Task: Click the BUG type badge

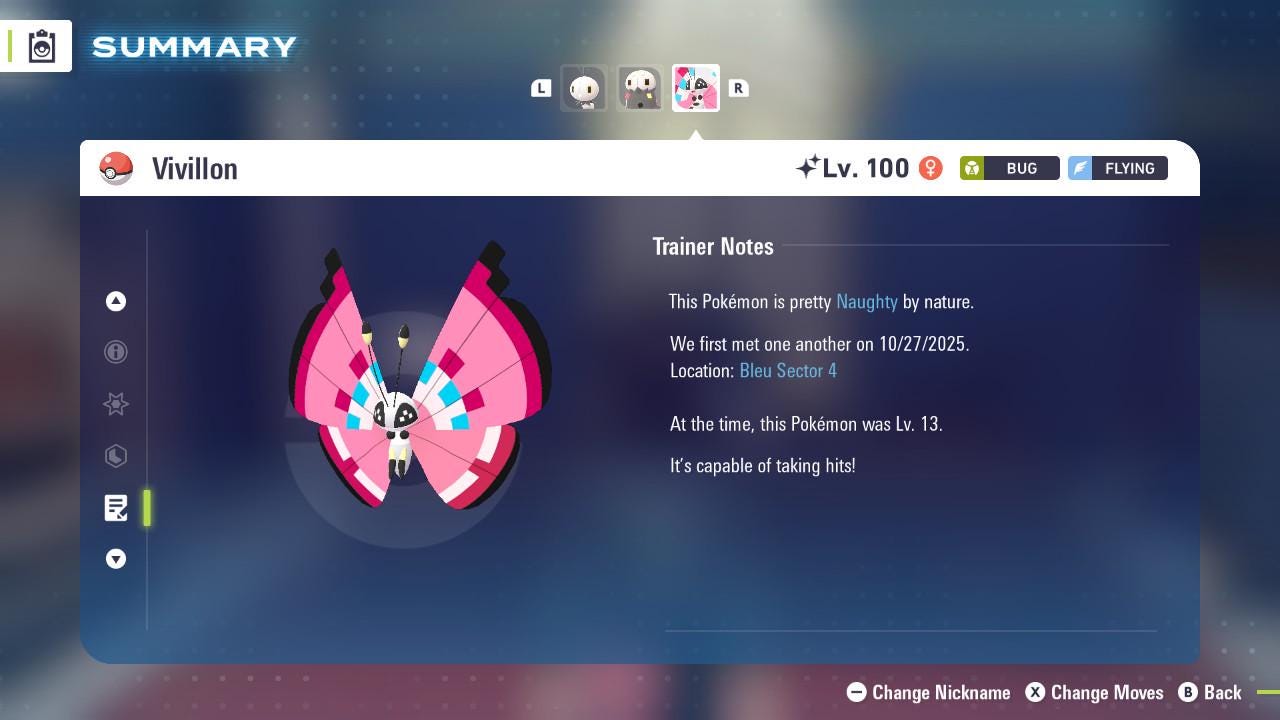Action: pyautogui.click(x=1009, y=168)
